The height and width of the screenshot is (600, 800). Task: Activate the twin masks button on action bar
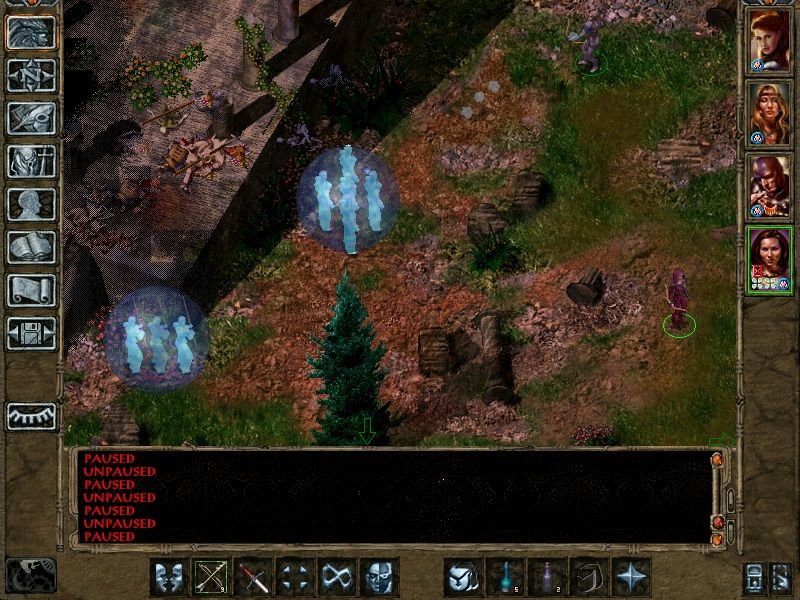[170, 577]
